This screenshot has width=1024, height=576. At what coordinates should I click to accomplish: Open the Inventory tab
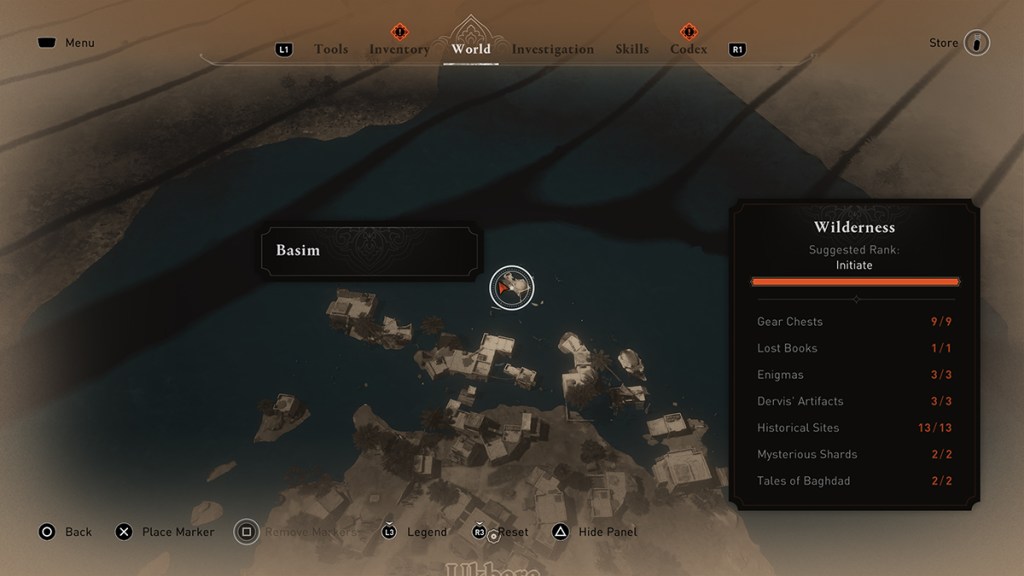(399, 49)
